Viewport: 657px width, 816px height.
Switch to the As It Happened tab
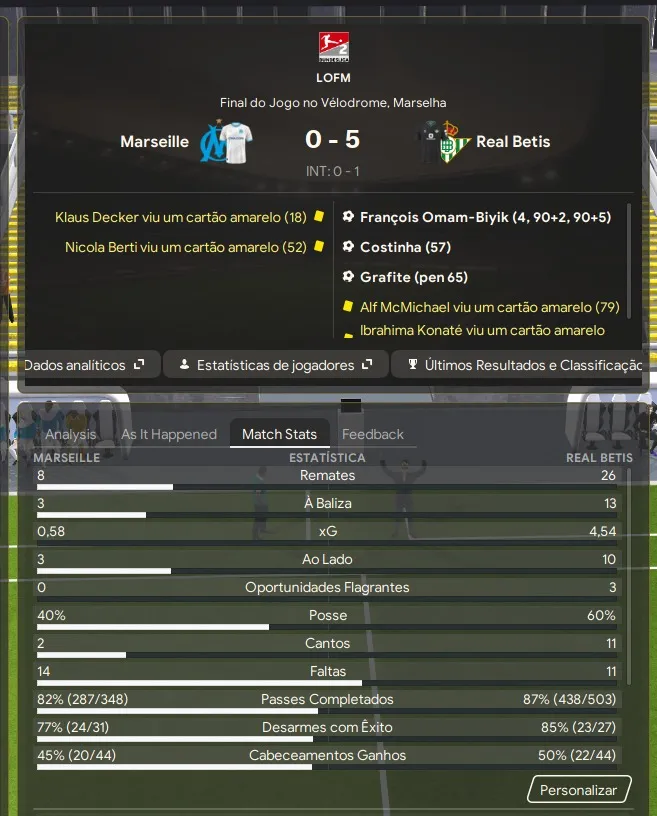click(x=169, y=434)
